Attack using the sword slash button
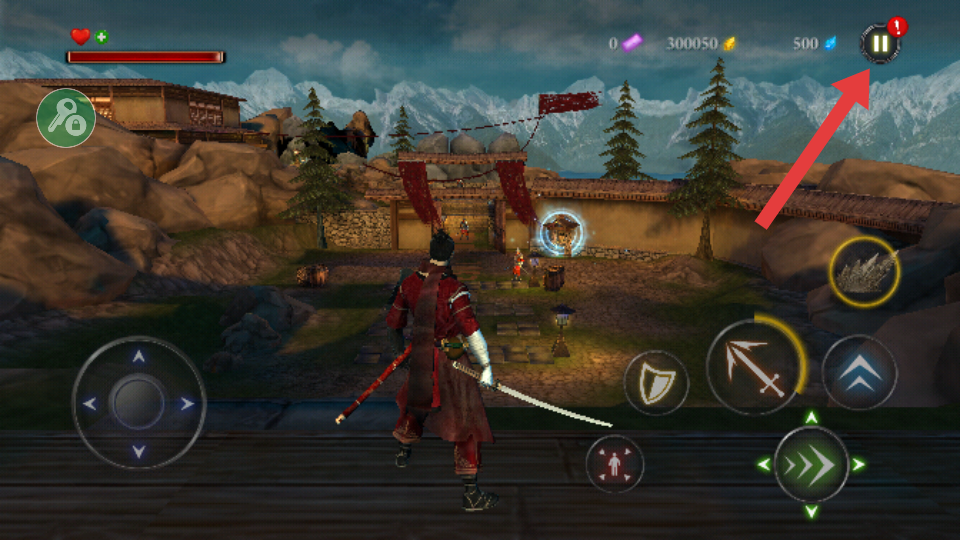The image size is (960, 540). [x=755, y=367]
